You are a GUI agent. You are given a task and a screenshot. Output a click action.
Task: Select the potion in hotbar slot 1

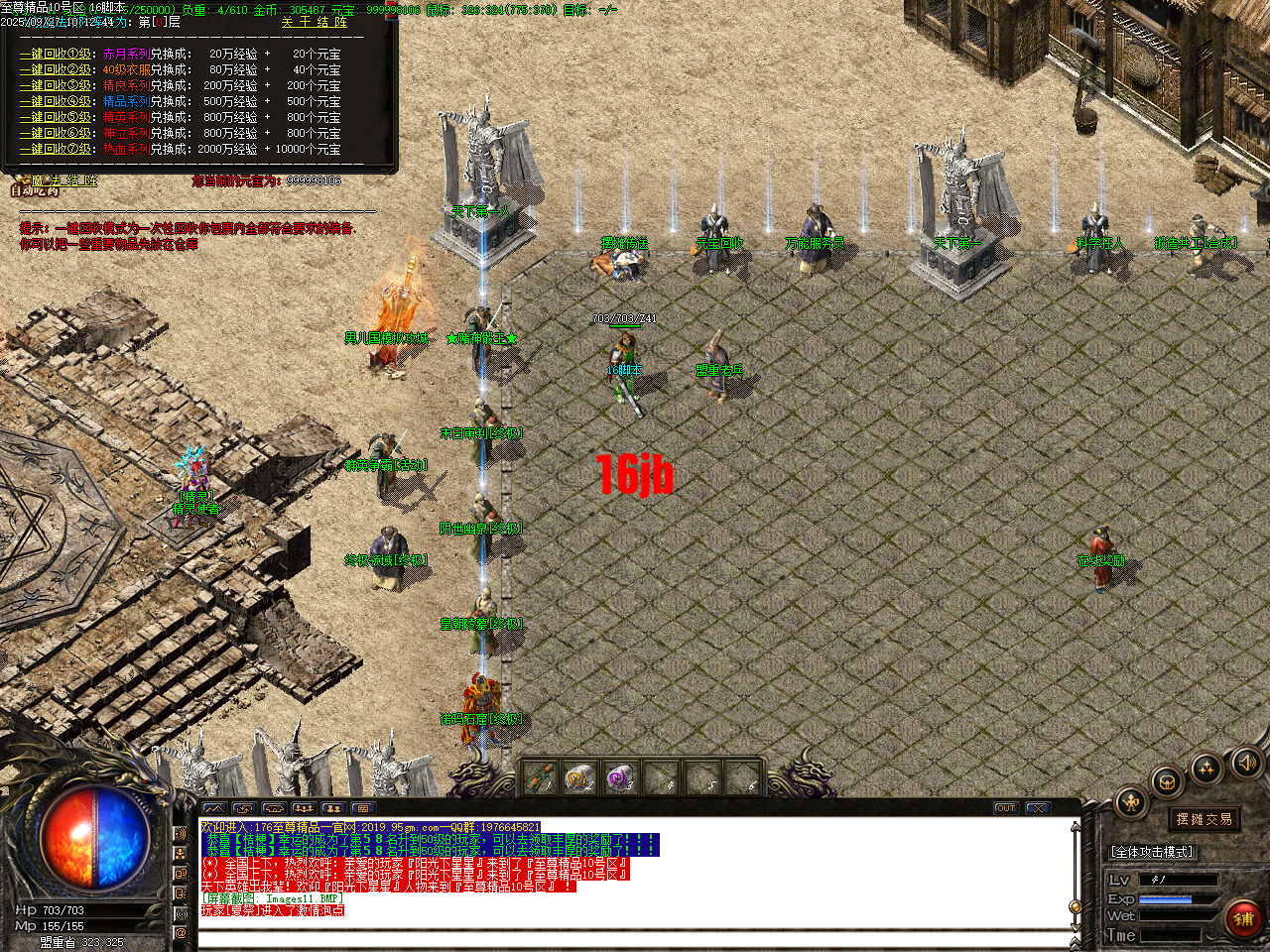point(541,778)
